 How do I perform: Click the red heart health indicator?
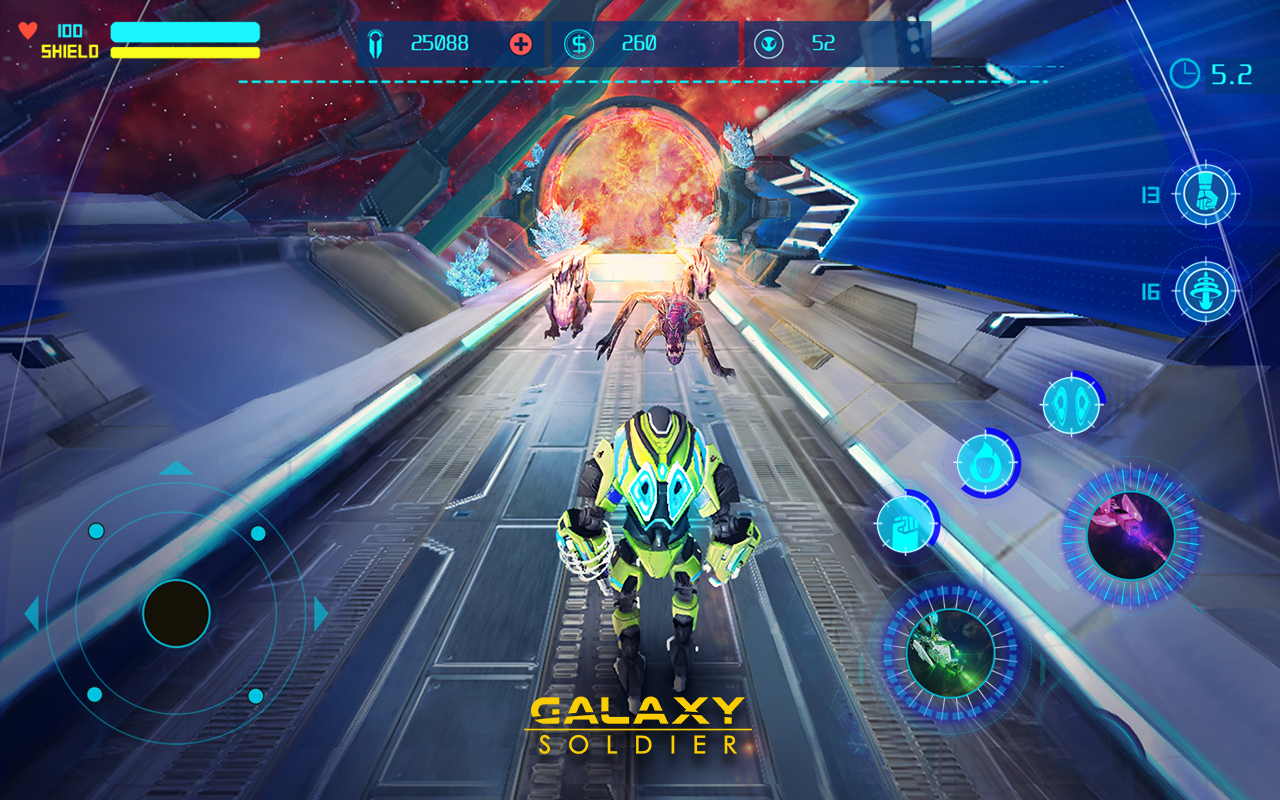(x=27, y=30)
